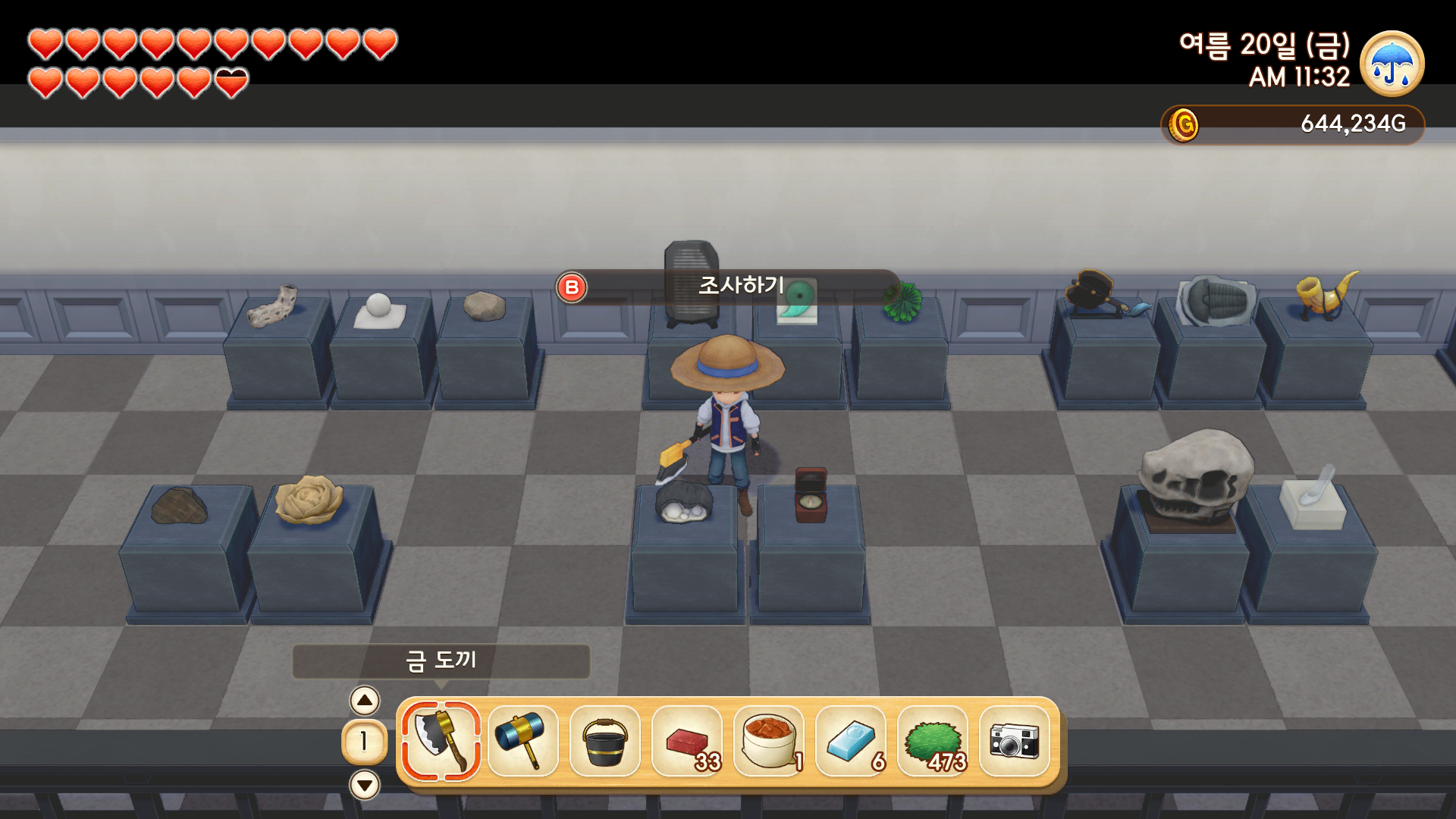Pick the sack of brown feed
Image resolution: width=1456 pixels, height=819 pixels.
tap(768, 741)
